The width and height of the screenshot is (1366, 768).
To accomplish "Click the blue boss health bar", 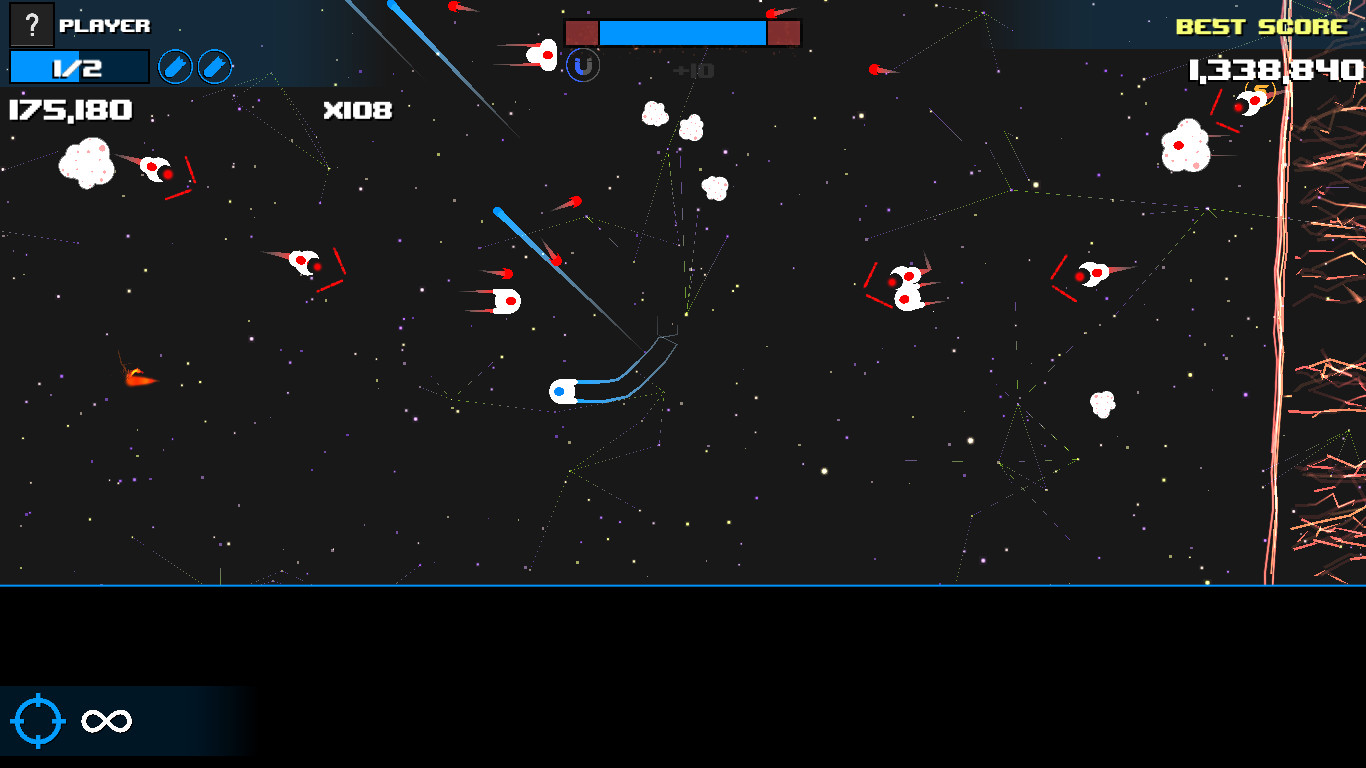I will (x=683, y=31).
